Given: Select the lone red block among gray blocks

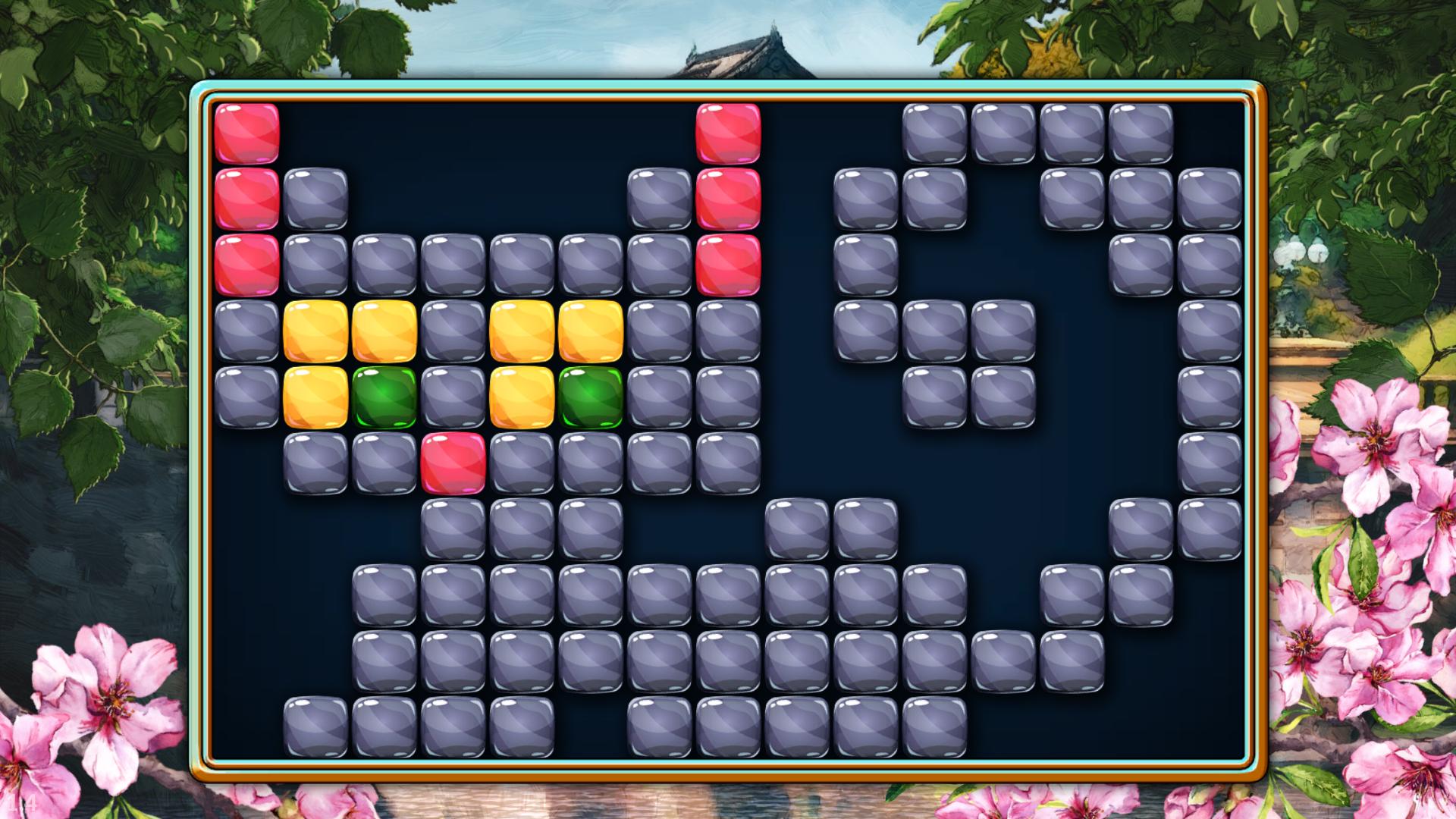Looking at the screenshot, I should coord(453,463).
